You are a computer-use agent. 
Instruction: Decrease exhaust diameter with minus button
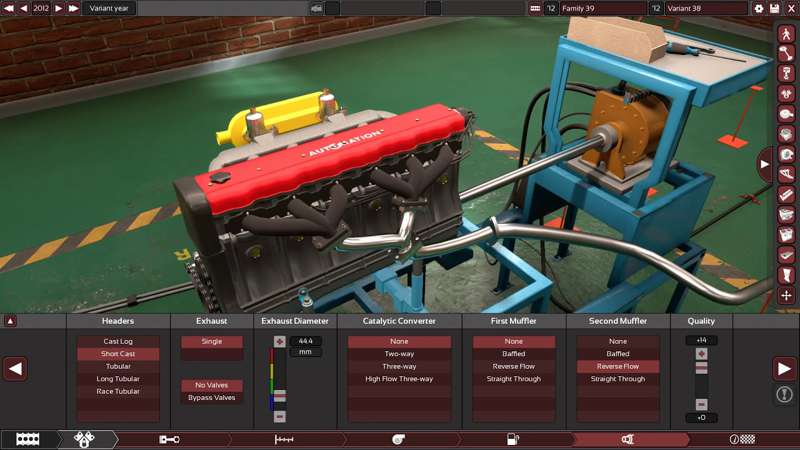point(280,416)
